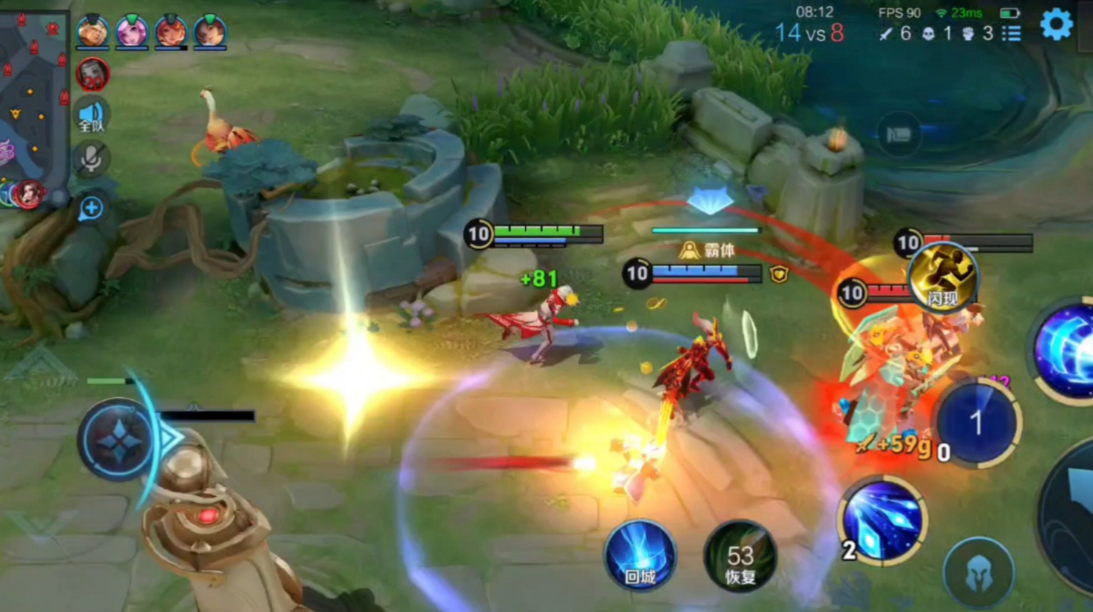This screenshot has width=1093, height=612.
Task: Cast the 闪现 flash spell
Action: (x=943, y=278)
